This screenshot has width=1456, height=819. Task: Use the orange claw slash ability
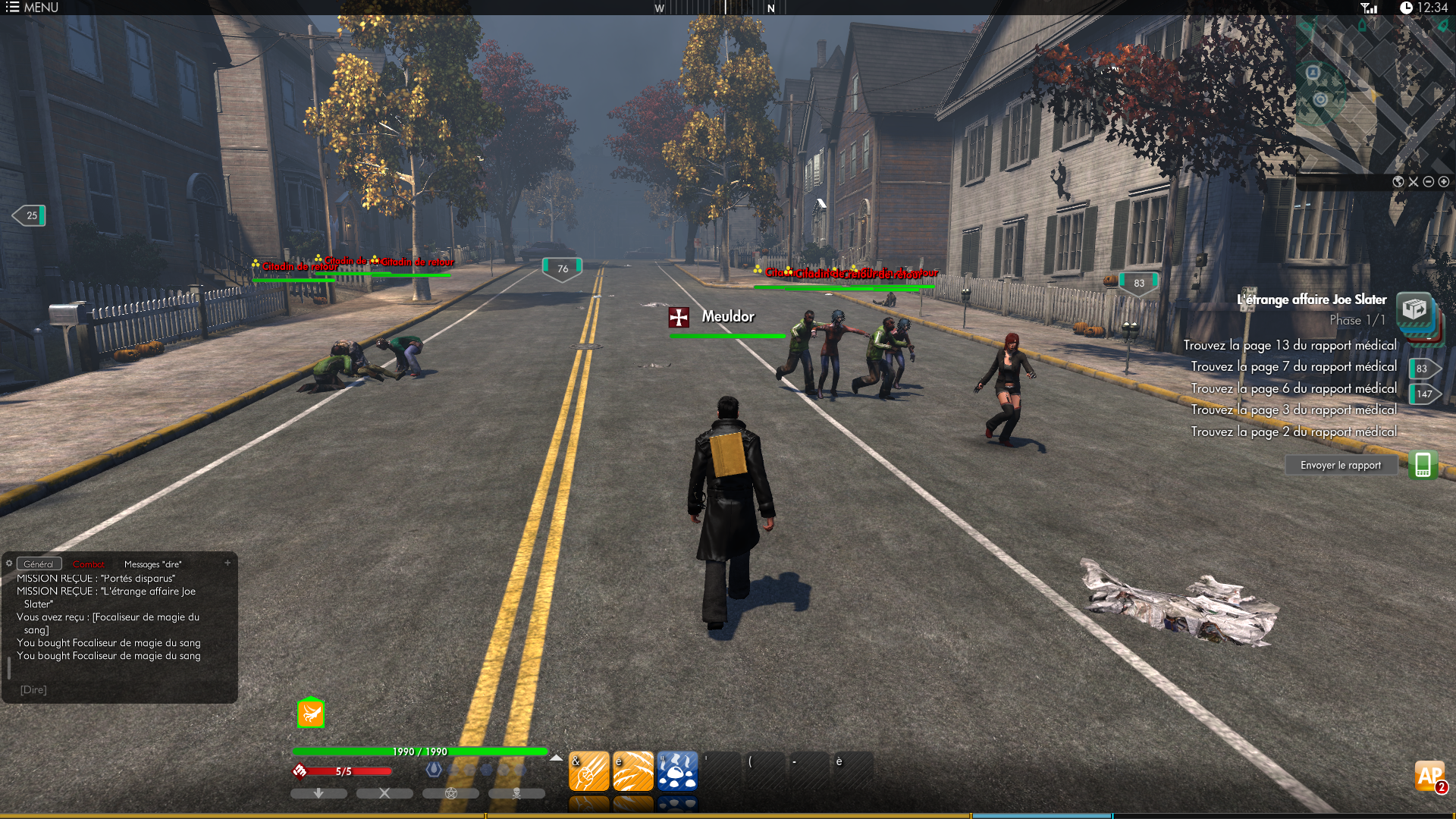[632, 772]
